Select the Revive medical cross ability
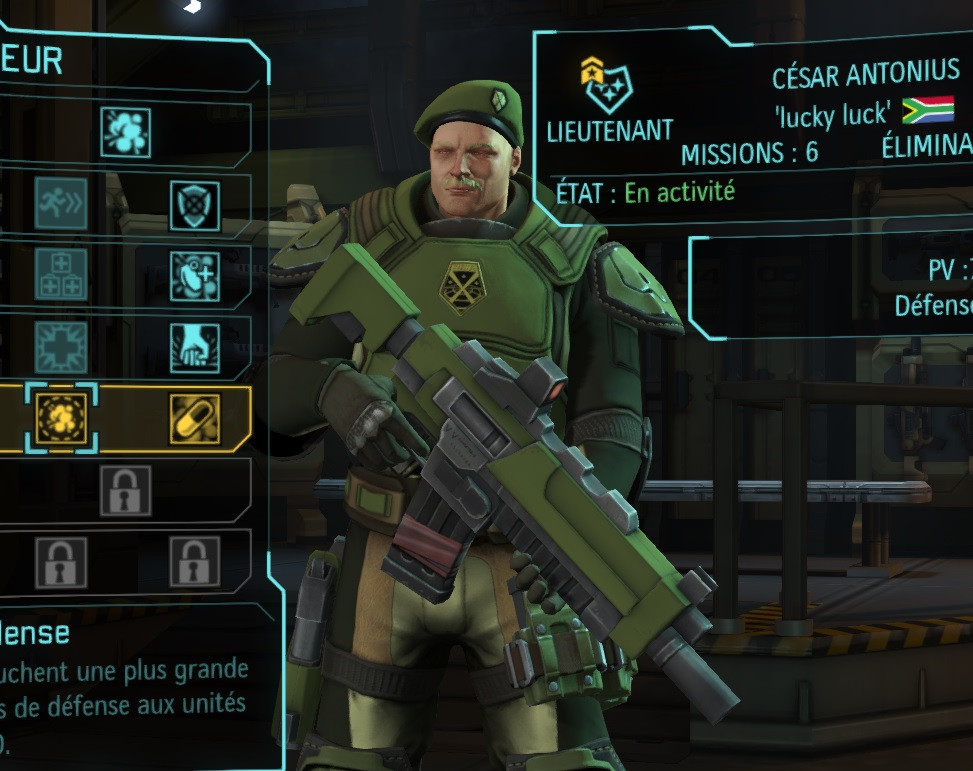Viewport: 973px width, 771px height. point(61,347)
